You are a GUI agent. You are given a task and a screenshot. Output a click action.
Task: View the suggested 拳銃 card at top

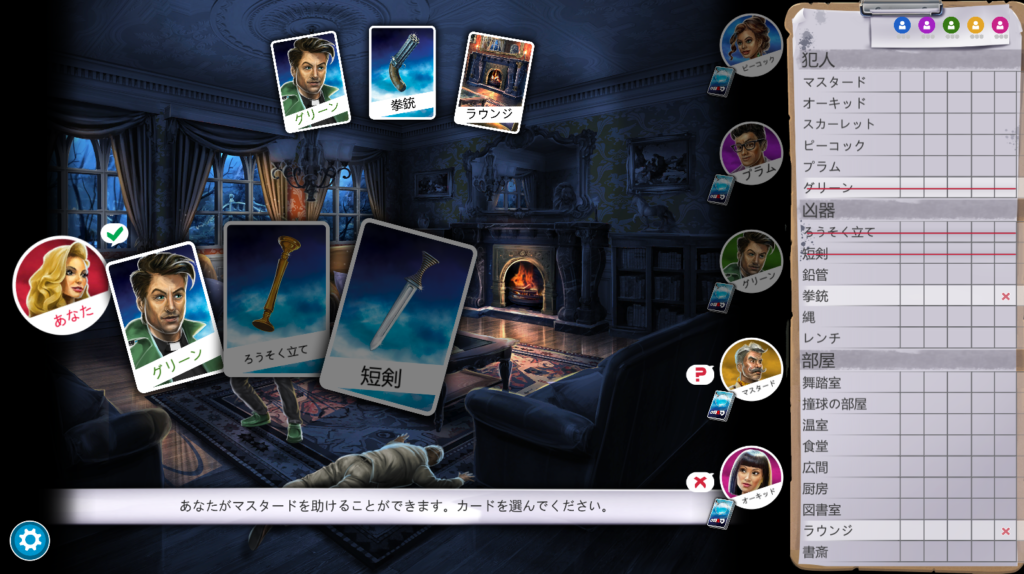[402, 72]
